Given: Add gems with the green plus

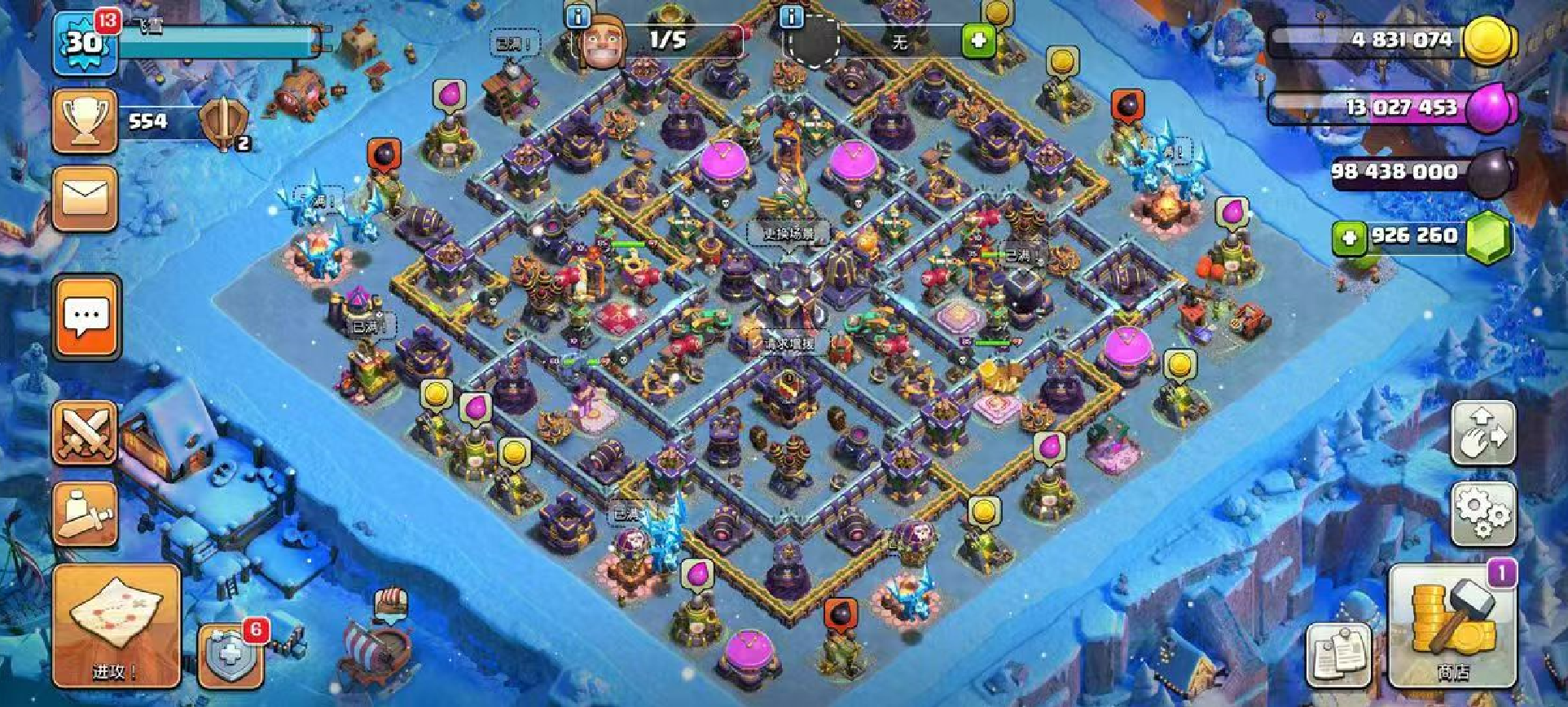Looking at the screenshot, I should (1349, 238).
